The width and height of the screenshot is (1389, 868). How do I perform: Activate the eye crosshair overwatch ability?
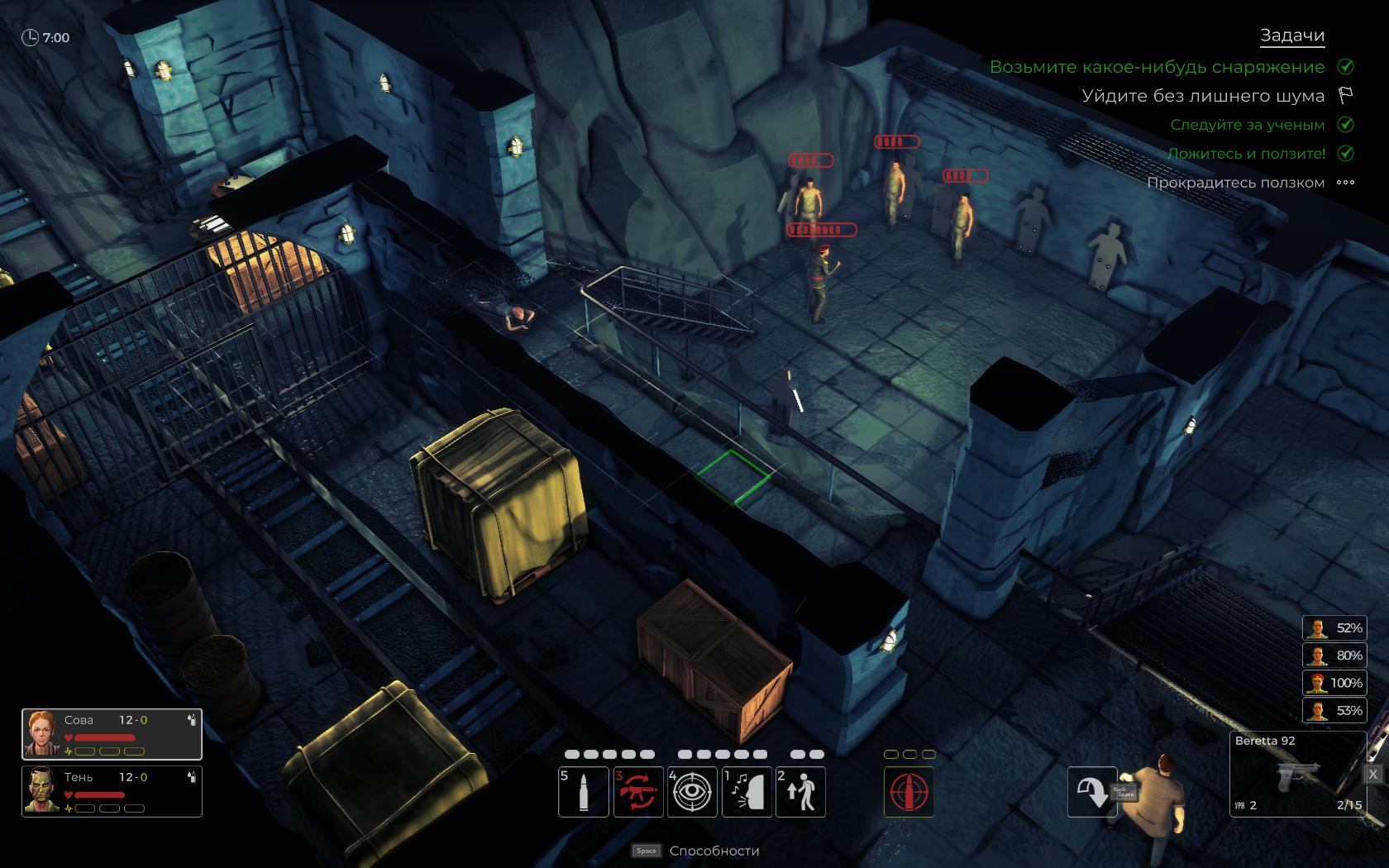coord(692,791)
